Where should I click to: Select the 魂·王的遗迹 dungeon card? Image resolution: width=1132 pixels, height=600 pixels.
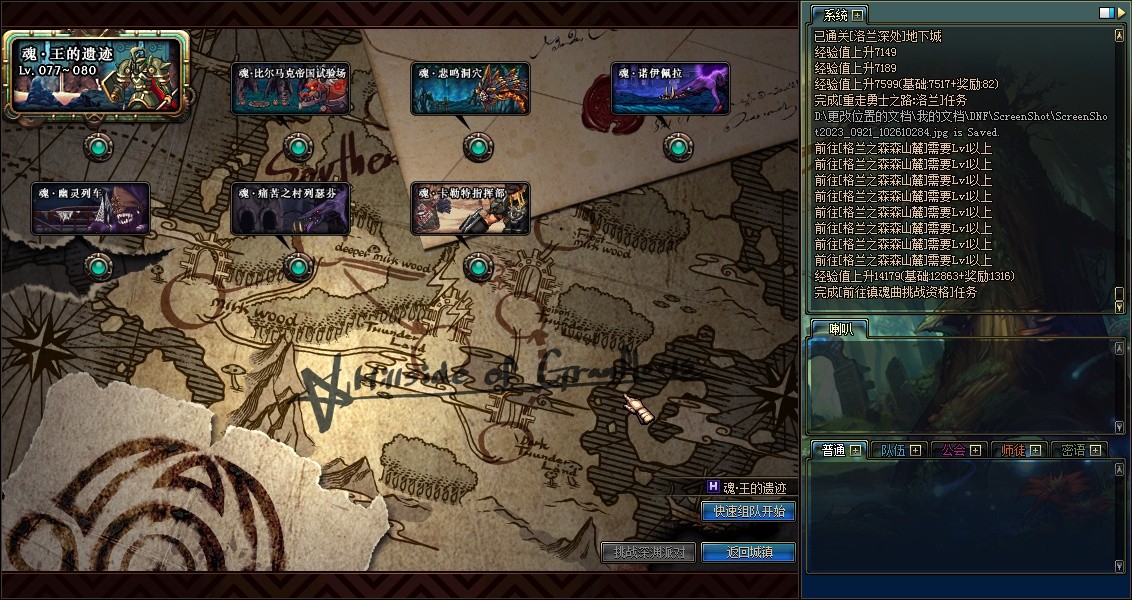point(96,72)
